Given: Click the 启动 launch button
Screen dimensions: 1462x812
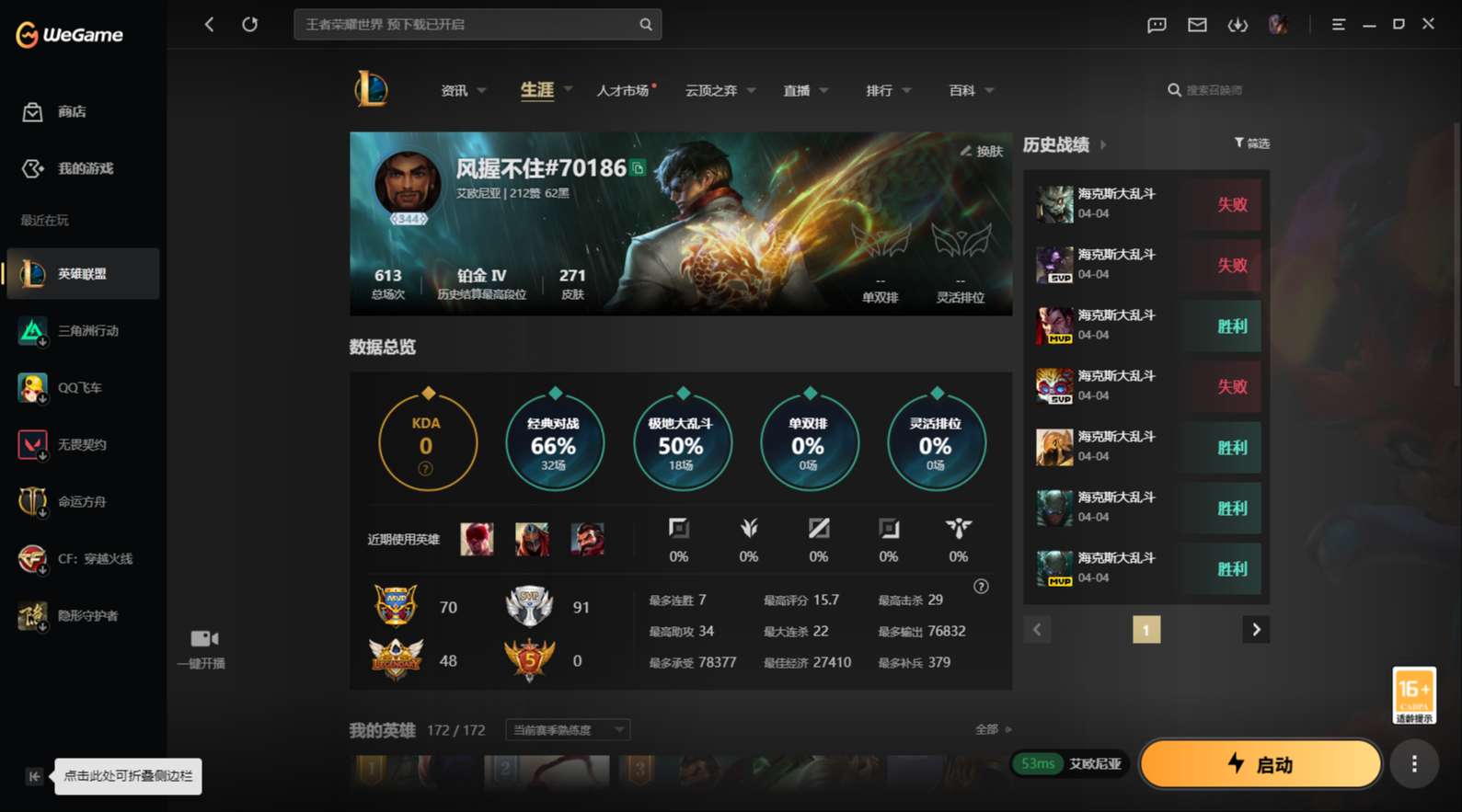Looking at the screenshot, I should [x=1261, y=764].
